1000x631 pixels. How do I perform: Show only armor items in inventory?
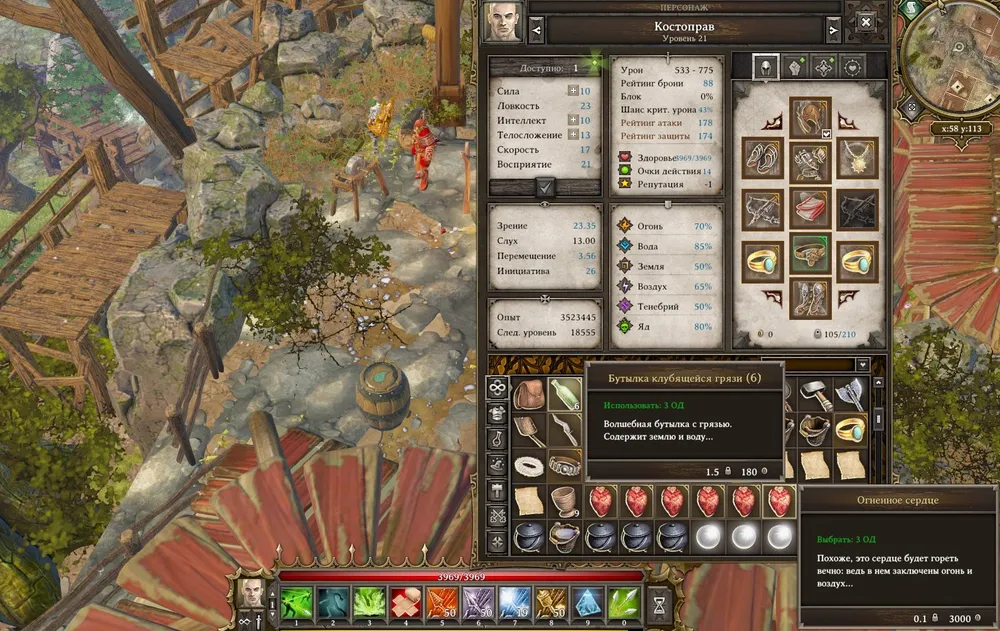coord(497,413)
